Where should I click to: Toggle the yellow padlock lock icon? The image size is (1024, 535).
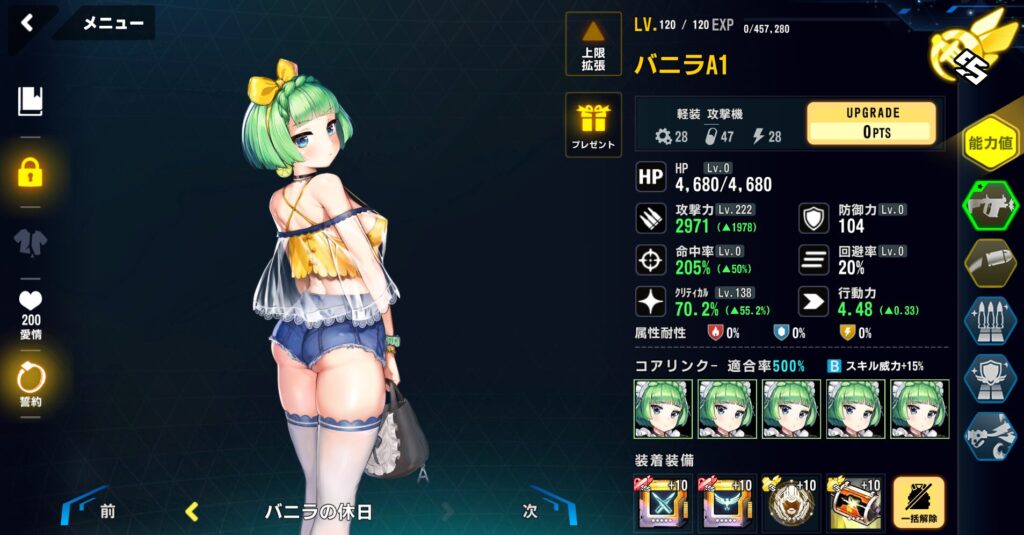coord(30,172)
